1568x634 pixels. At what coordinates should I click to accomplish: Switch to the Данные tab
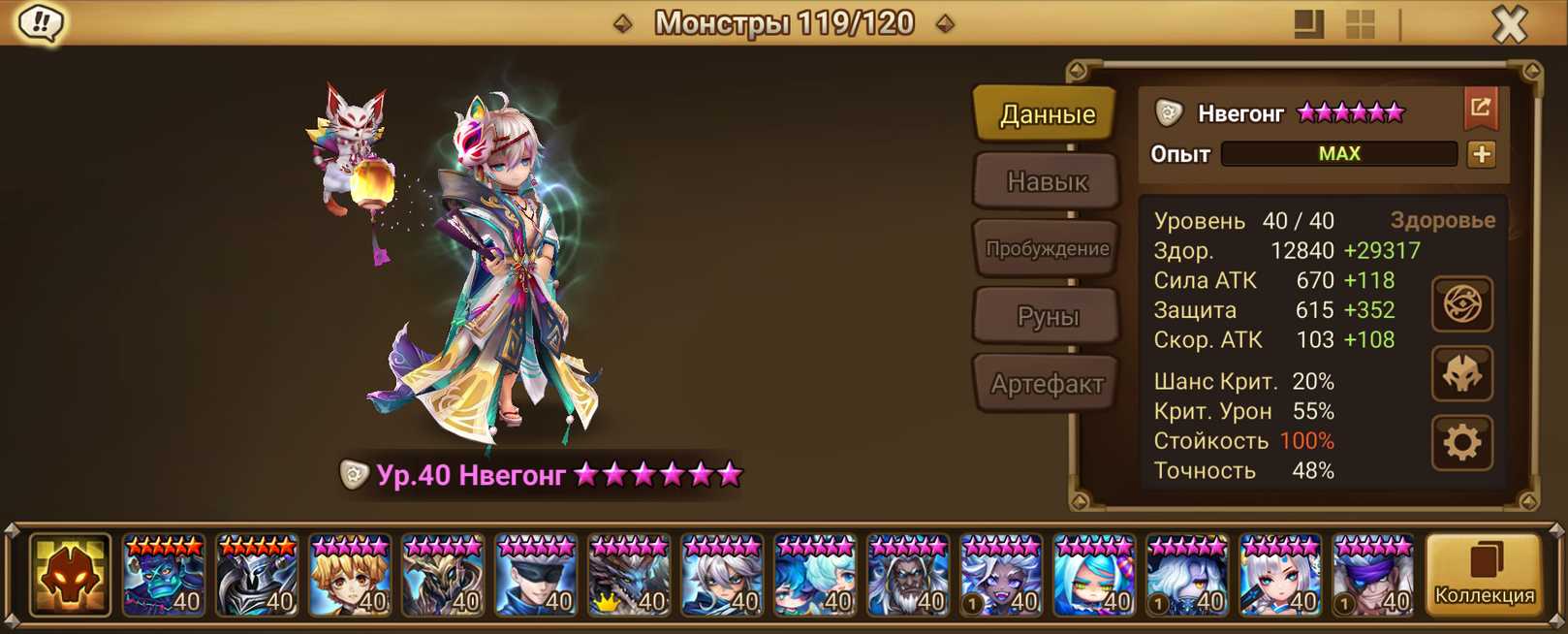tap(1047, 114)
